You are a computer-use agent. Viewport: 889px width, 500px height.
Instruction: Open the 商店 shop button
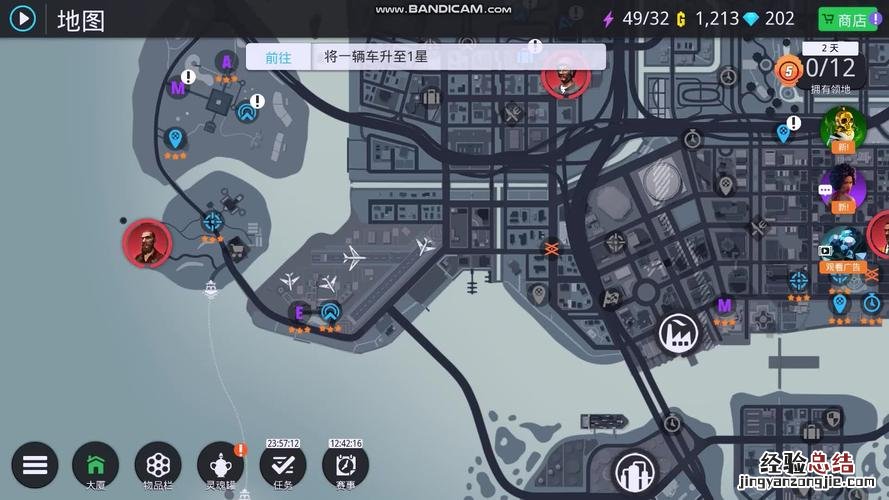pyautogui.click(x=843, y=19)
